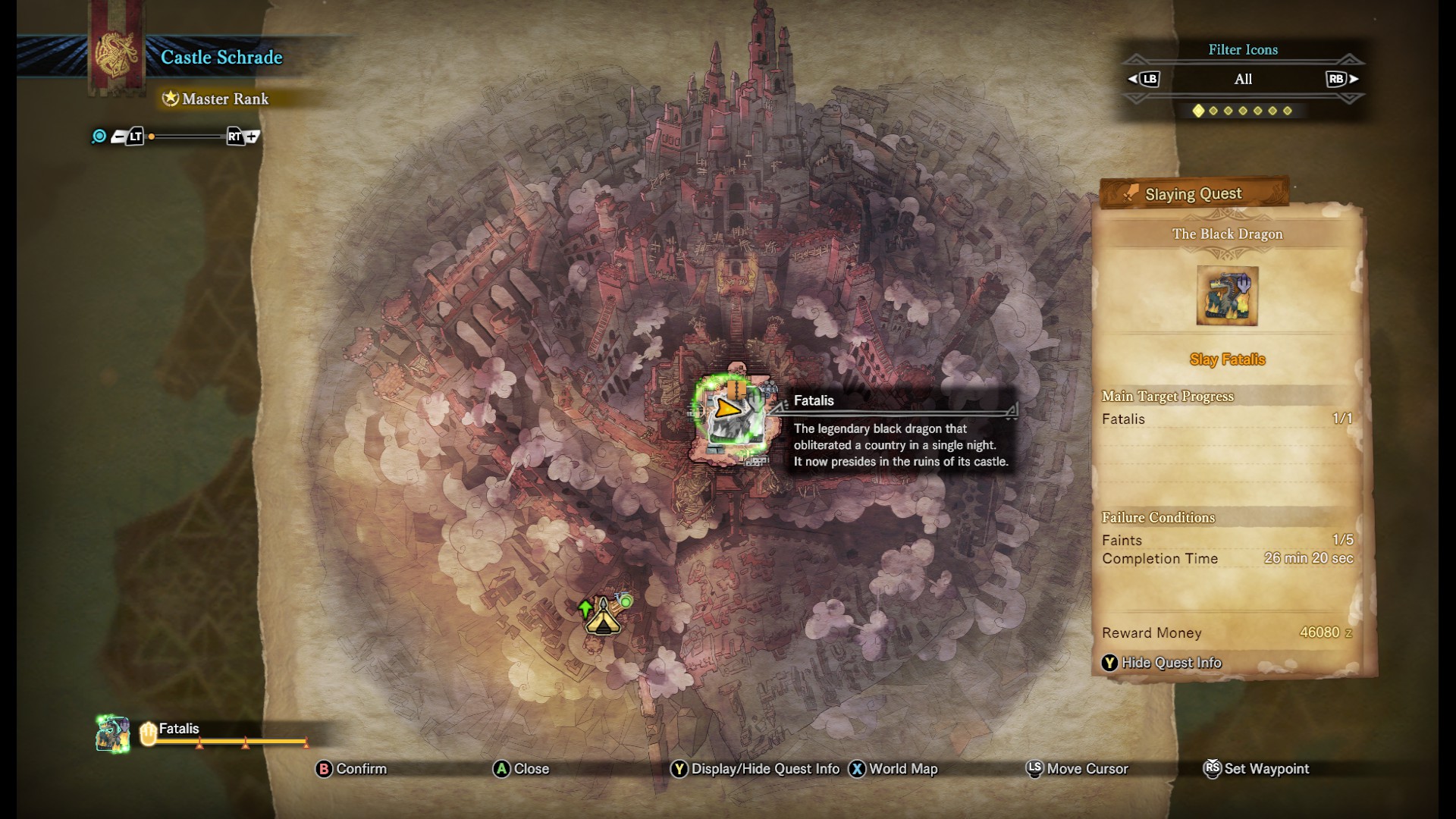Adjust the map zoom slider

click(x=187, y=136)
